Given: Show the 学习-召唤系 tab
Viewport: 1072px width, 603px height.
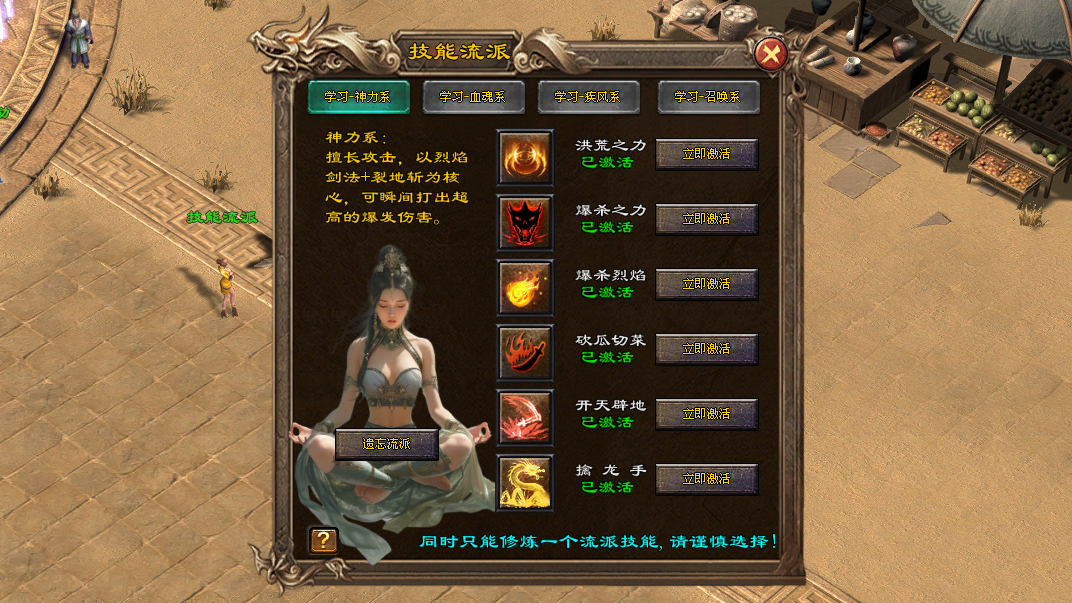Looking at the screenshot, I should point(708,97).
